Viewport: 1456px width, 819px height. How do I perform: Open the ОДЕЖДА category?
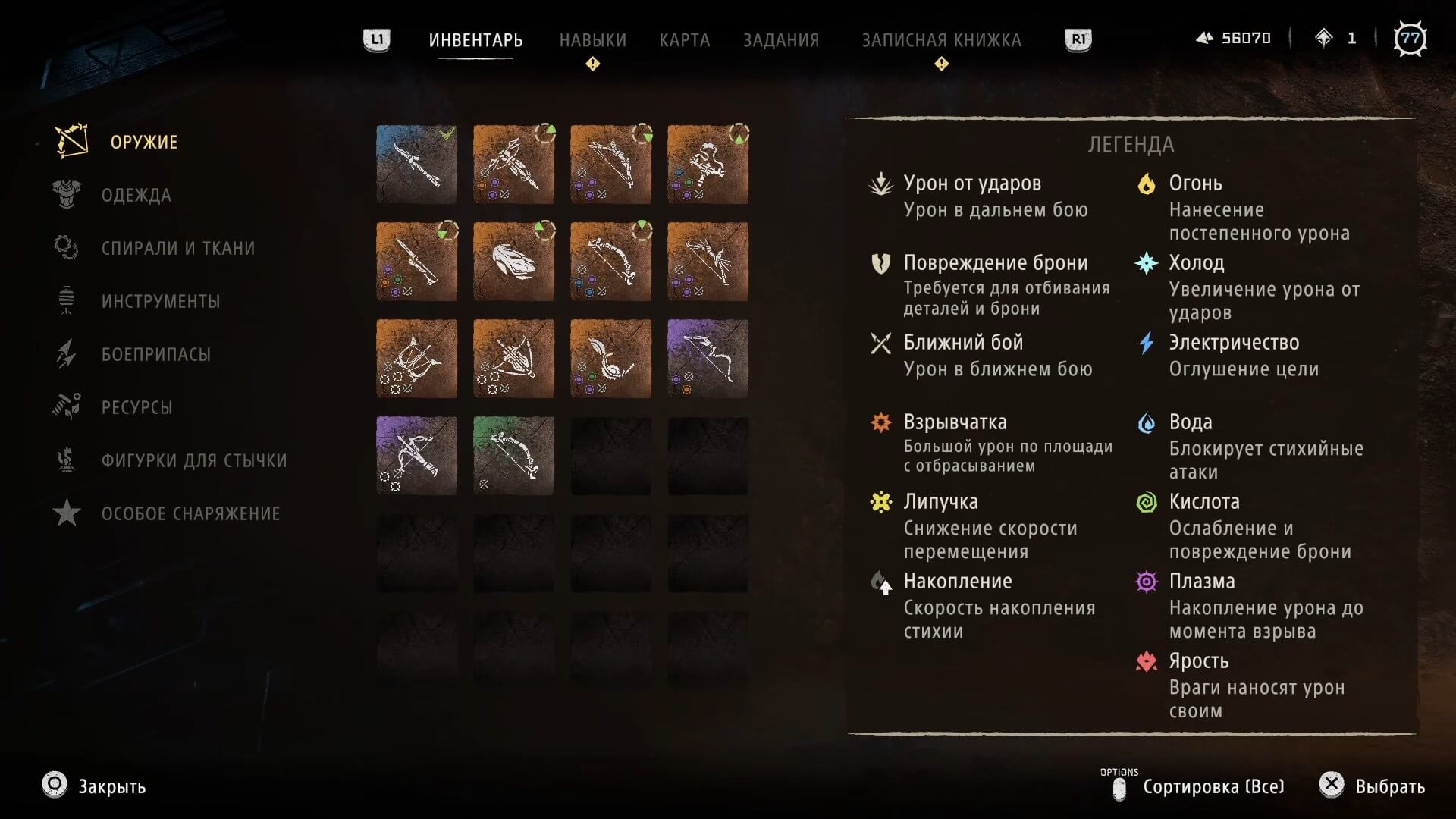coord(136,196)
